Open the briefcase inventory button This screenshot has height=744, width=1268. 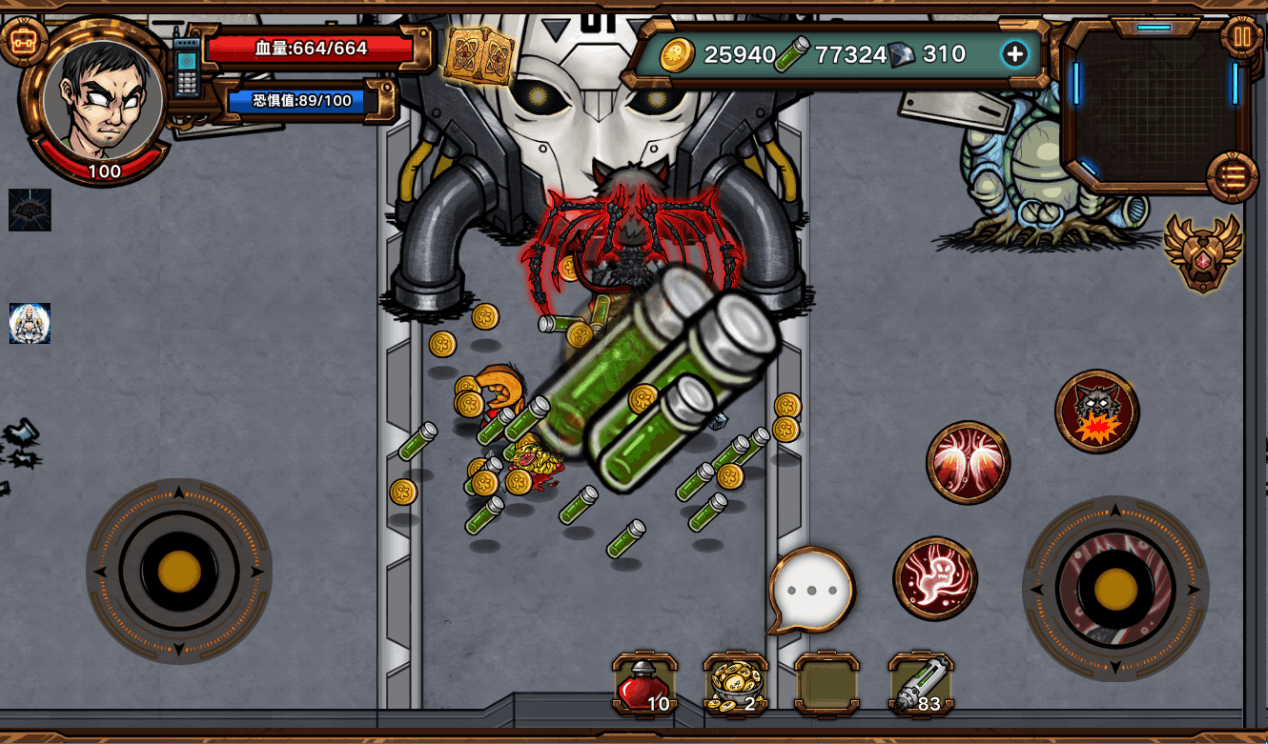22,41
